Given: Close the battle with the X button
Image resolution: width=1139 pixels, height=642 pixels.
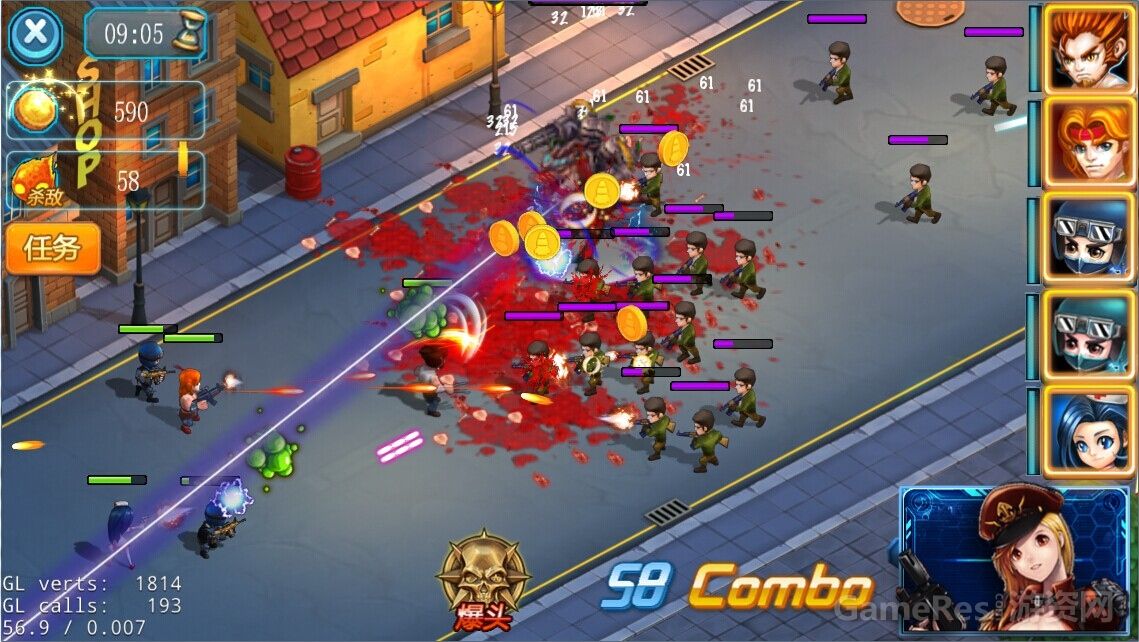Looking at the screenshot, I should pos(35,34).
